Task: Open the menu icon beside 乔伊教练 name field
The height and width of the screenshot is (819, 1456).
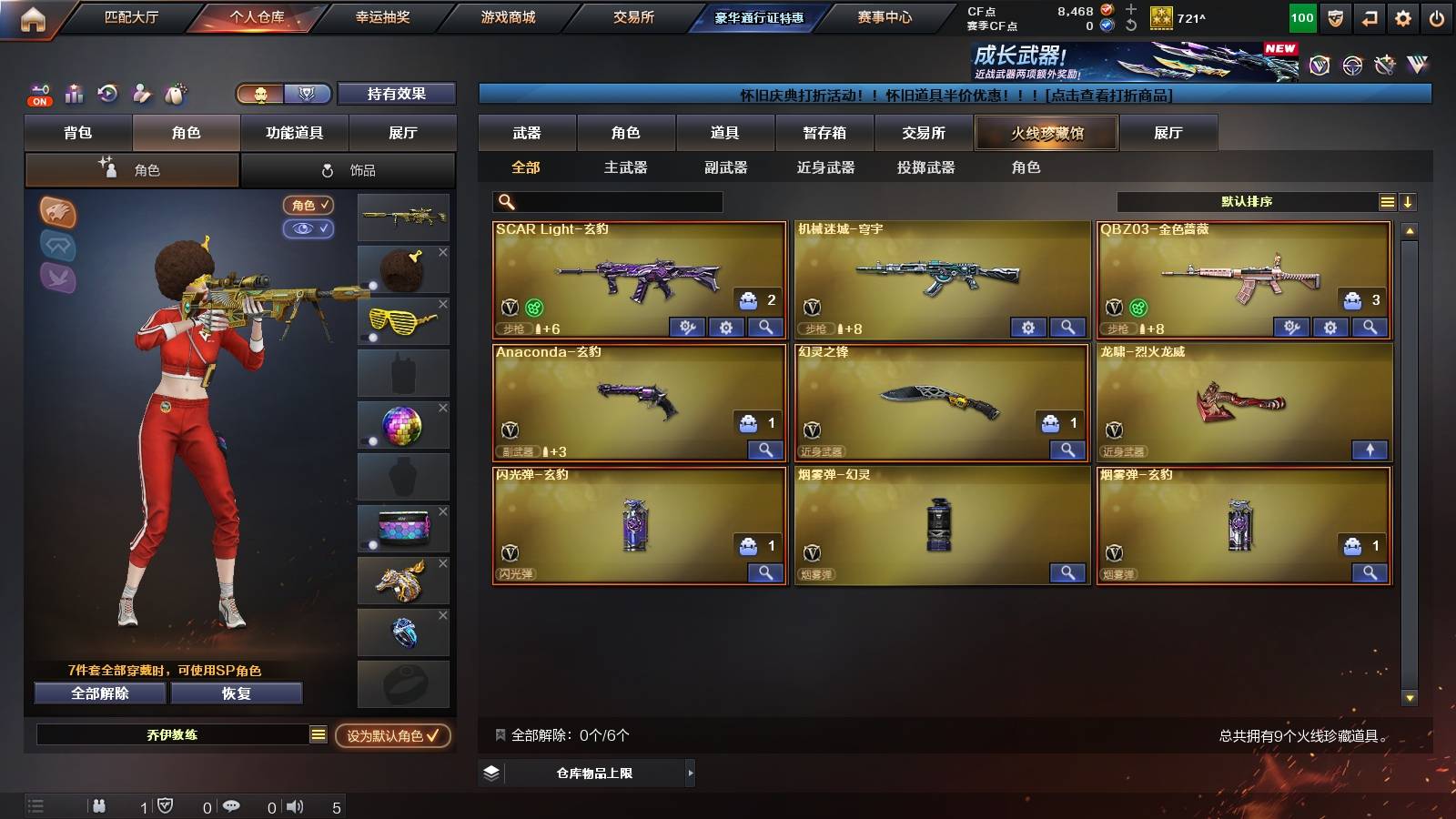Action: [x=316, y=733]
